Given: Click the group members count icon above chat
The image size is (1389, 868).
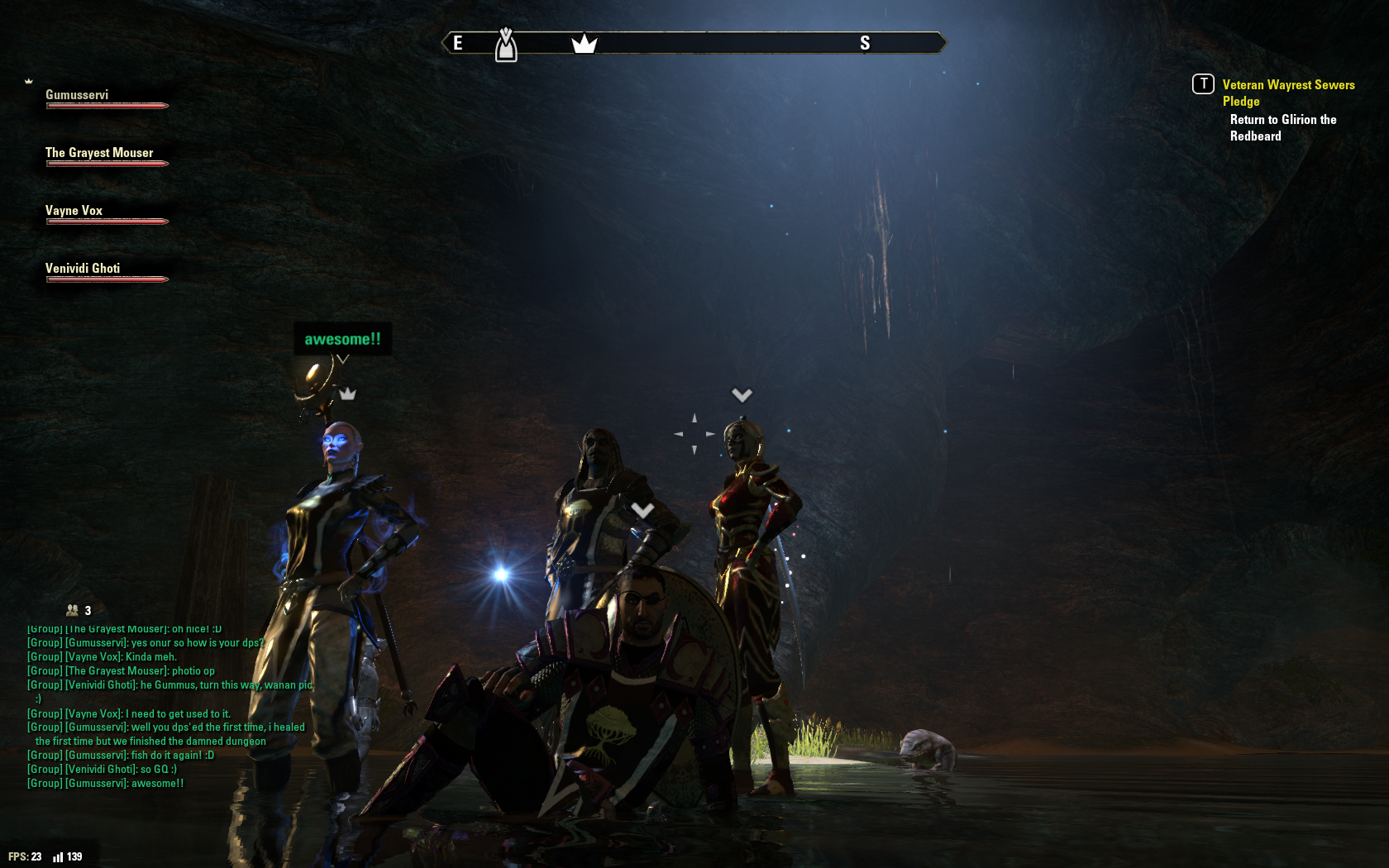Looking at the screenshot, I should pos(74,610).
